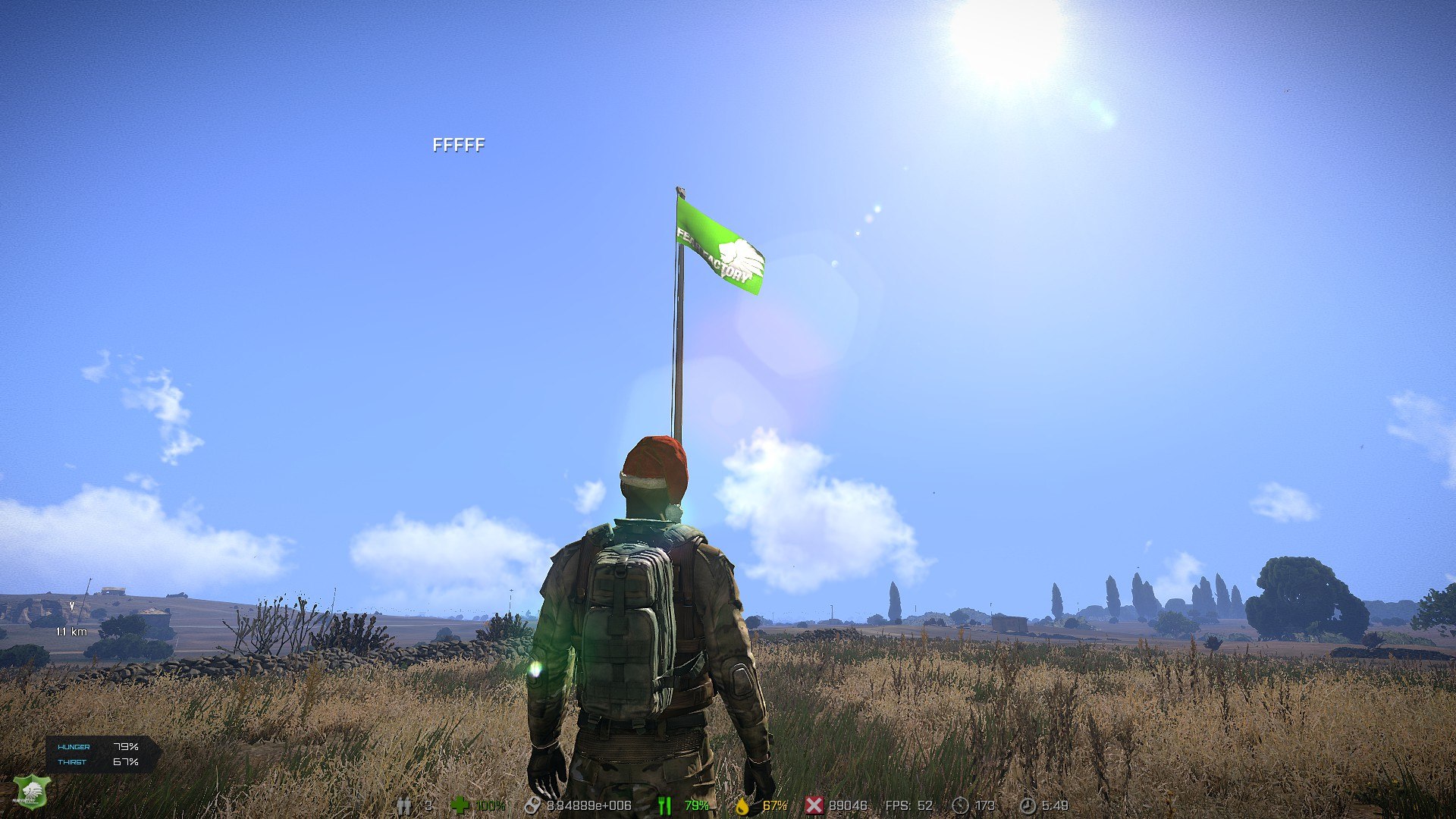1456x819 pixels.
Task: Click the yellow water drop thirst icon
Action: (742, 805)
